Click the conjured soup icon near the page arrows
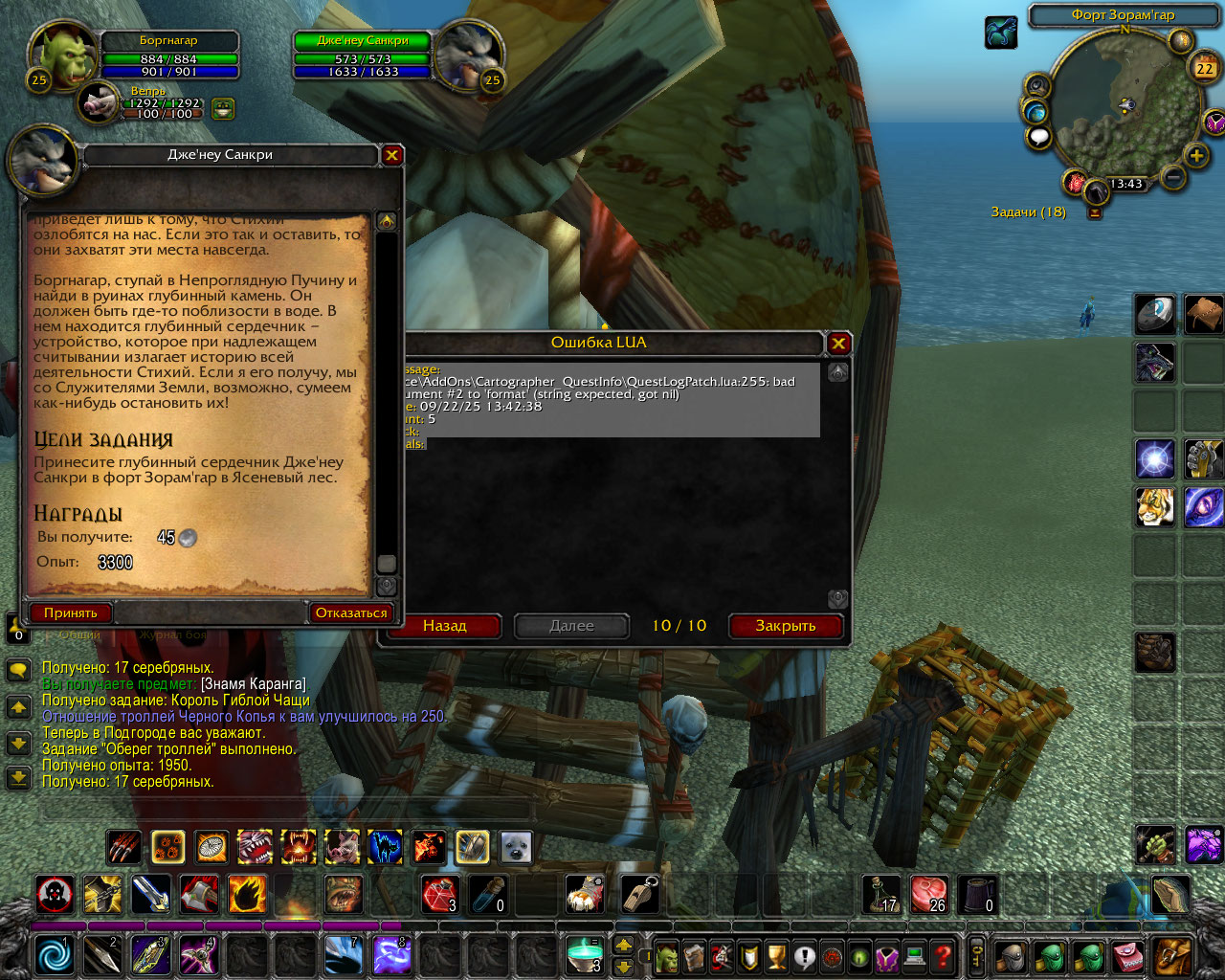The height and width of the screenshot is (980, 1225). pos(585,954)
